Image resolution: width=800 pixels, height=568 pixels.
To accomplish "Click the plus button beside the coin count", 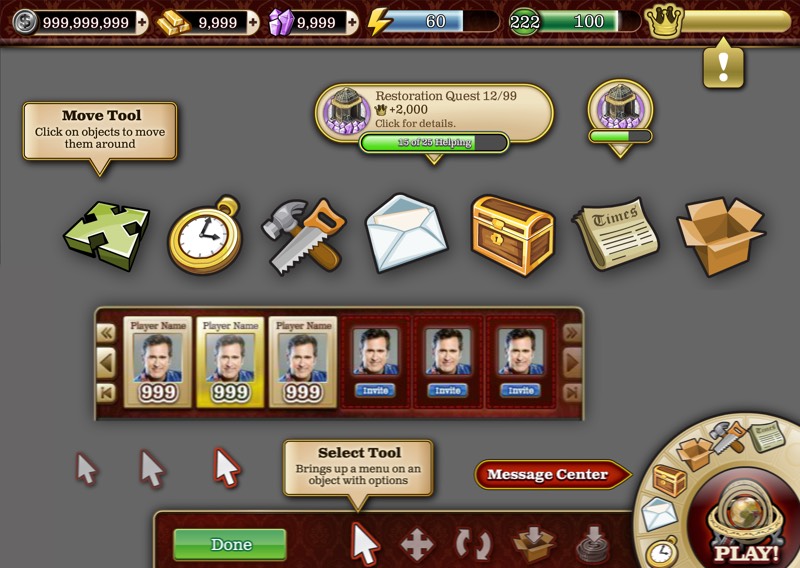I will coord(139,22).
